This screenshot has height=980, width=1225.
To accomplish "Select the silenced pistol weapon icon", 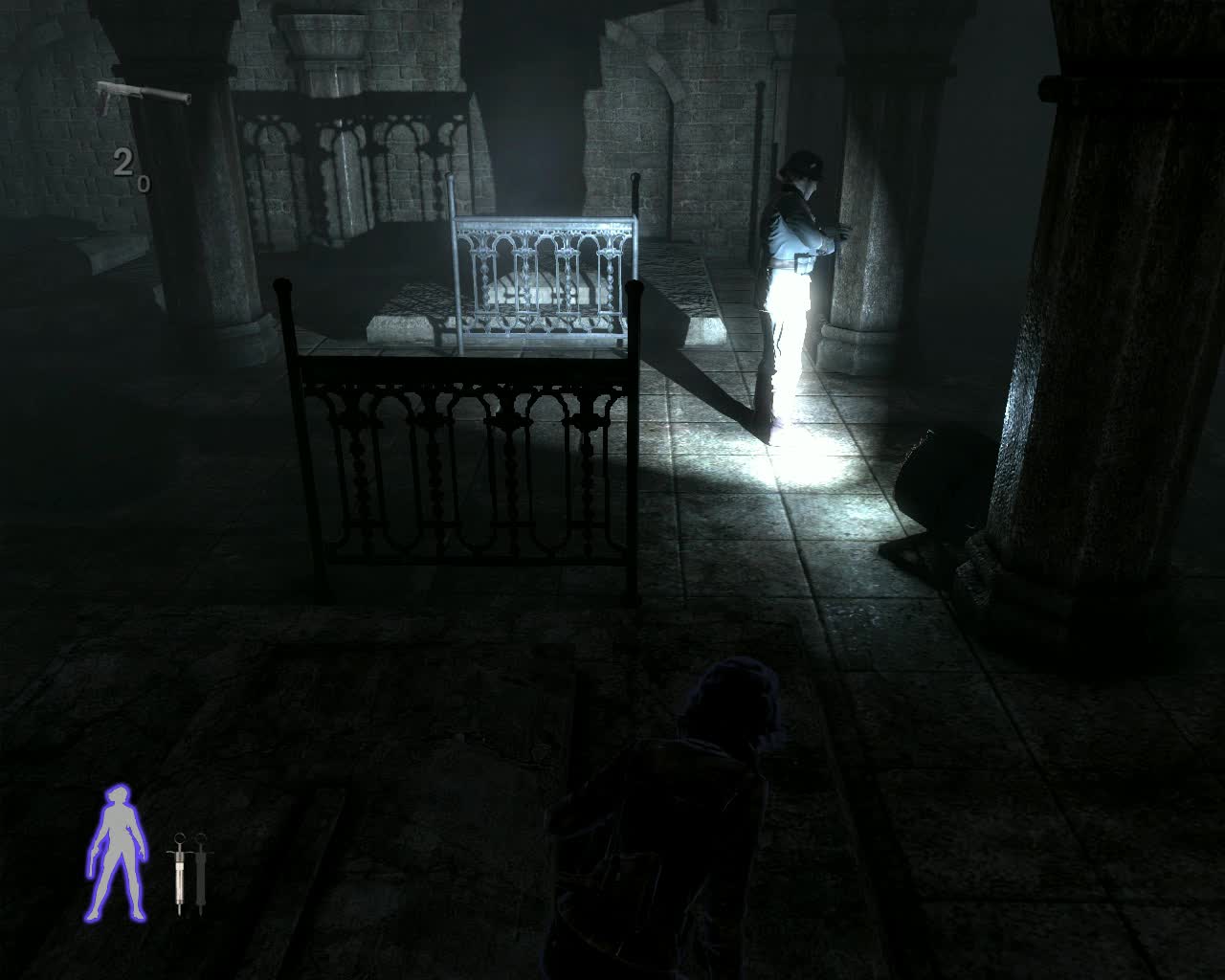I will coord(142,95).
